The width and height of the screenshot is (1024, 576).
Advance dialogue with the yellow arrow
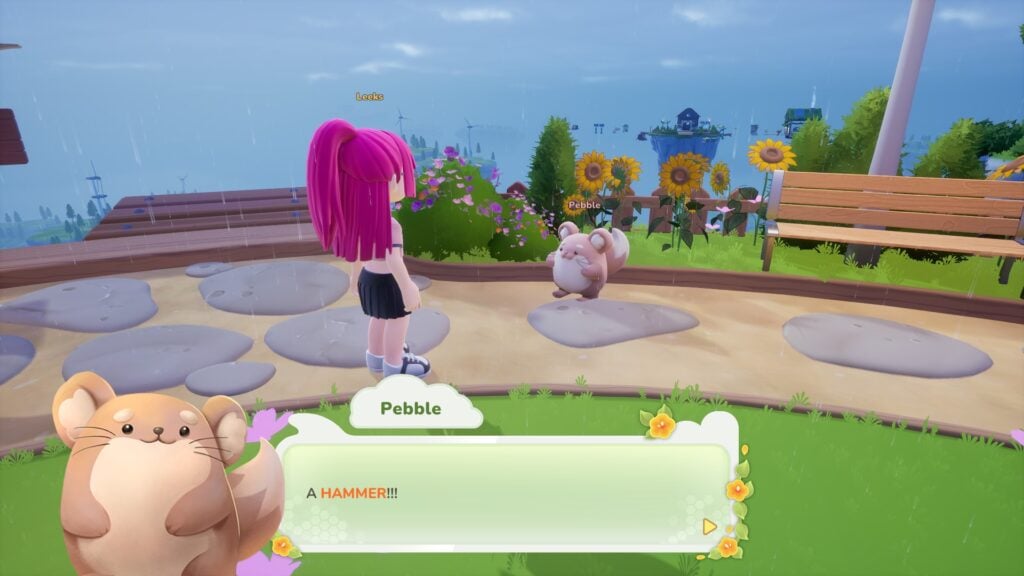tap(710, 525)
